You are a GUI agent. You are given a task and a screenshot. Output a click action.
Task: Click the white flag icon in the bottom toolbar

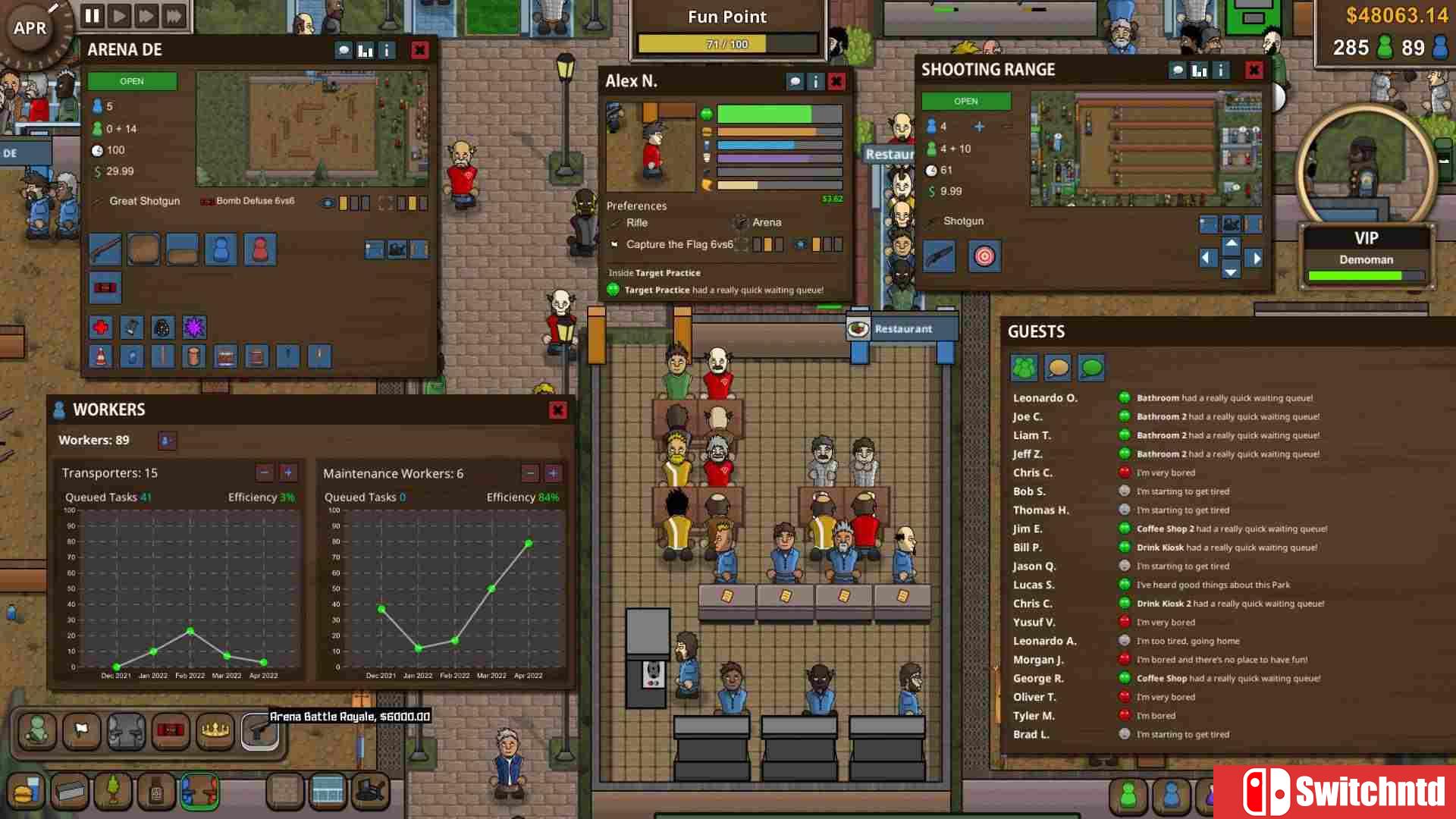tap(81, 732)
